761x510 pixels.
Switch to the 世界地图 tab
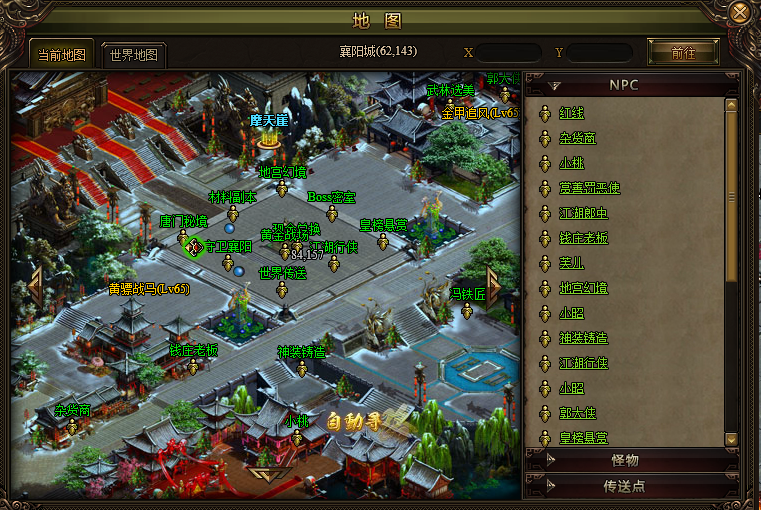click(x=133, y=55)
